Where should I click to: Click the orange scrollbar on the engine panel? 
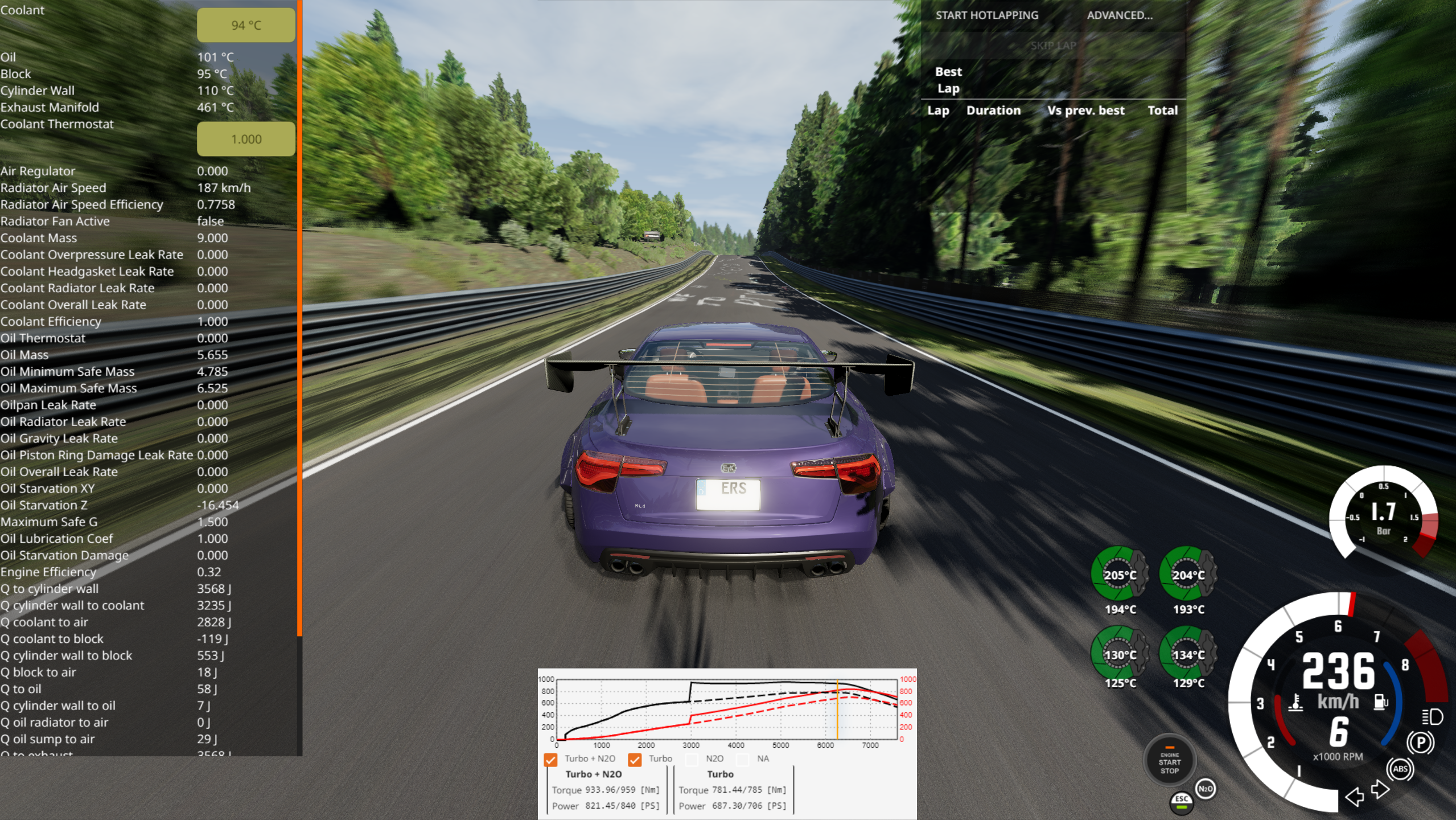[299, 319]
